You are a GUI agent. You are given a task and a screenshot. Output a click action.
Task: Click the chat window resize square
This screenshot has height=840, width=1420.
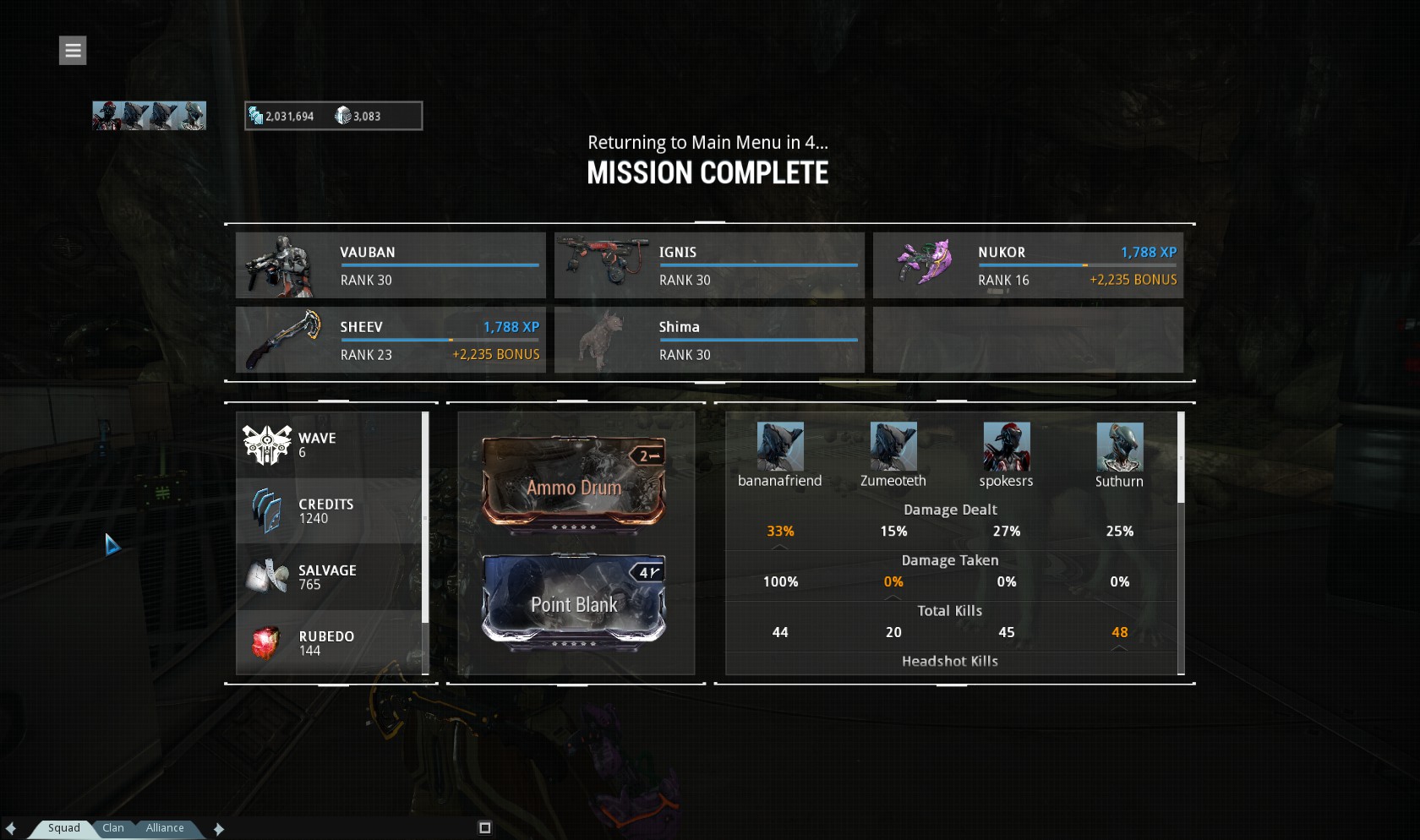coord(484,828)
